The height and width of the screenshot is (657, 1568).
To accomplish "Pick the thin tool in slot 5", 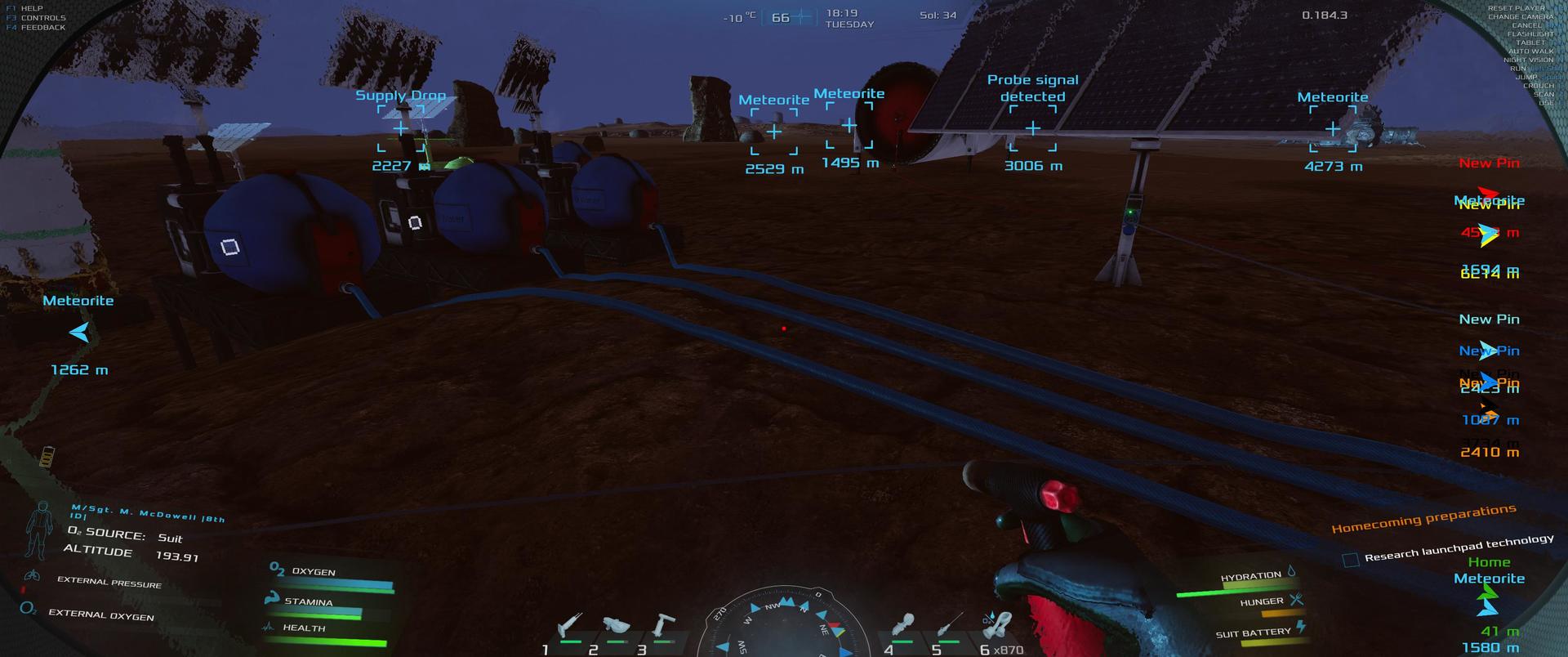I will pyautogui.click(x=950, y=628).
